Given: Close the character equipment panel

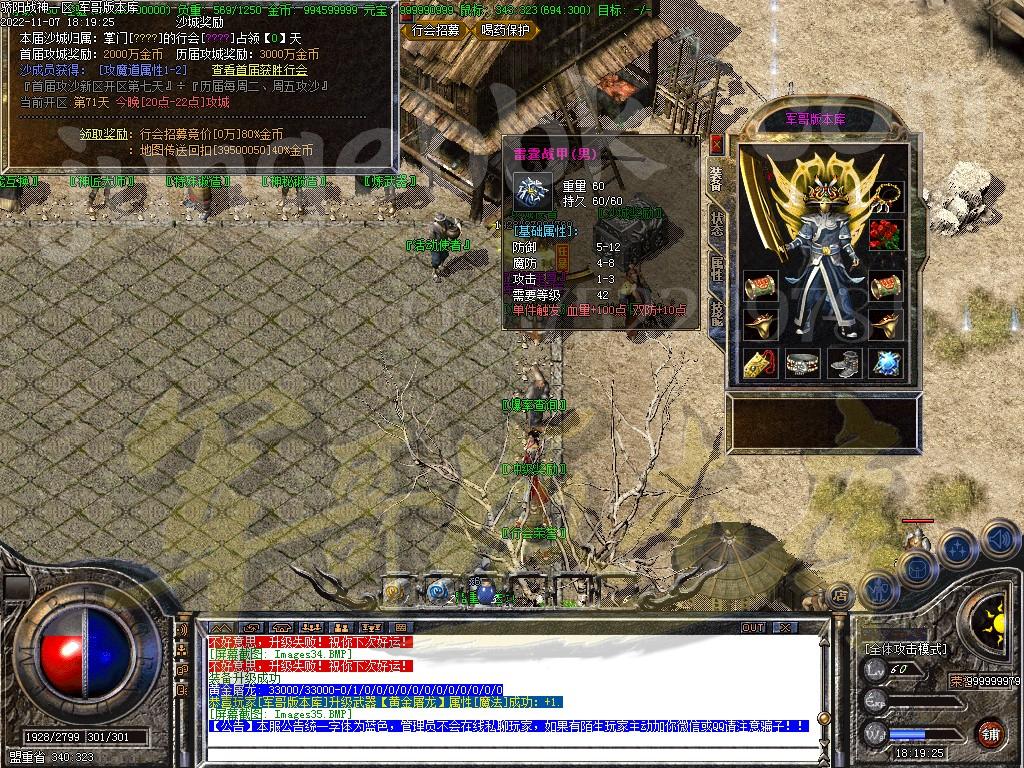Looking at the screenshot, I should click(715, 146).
